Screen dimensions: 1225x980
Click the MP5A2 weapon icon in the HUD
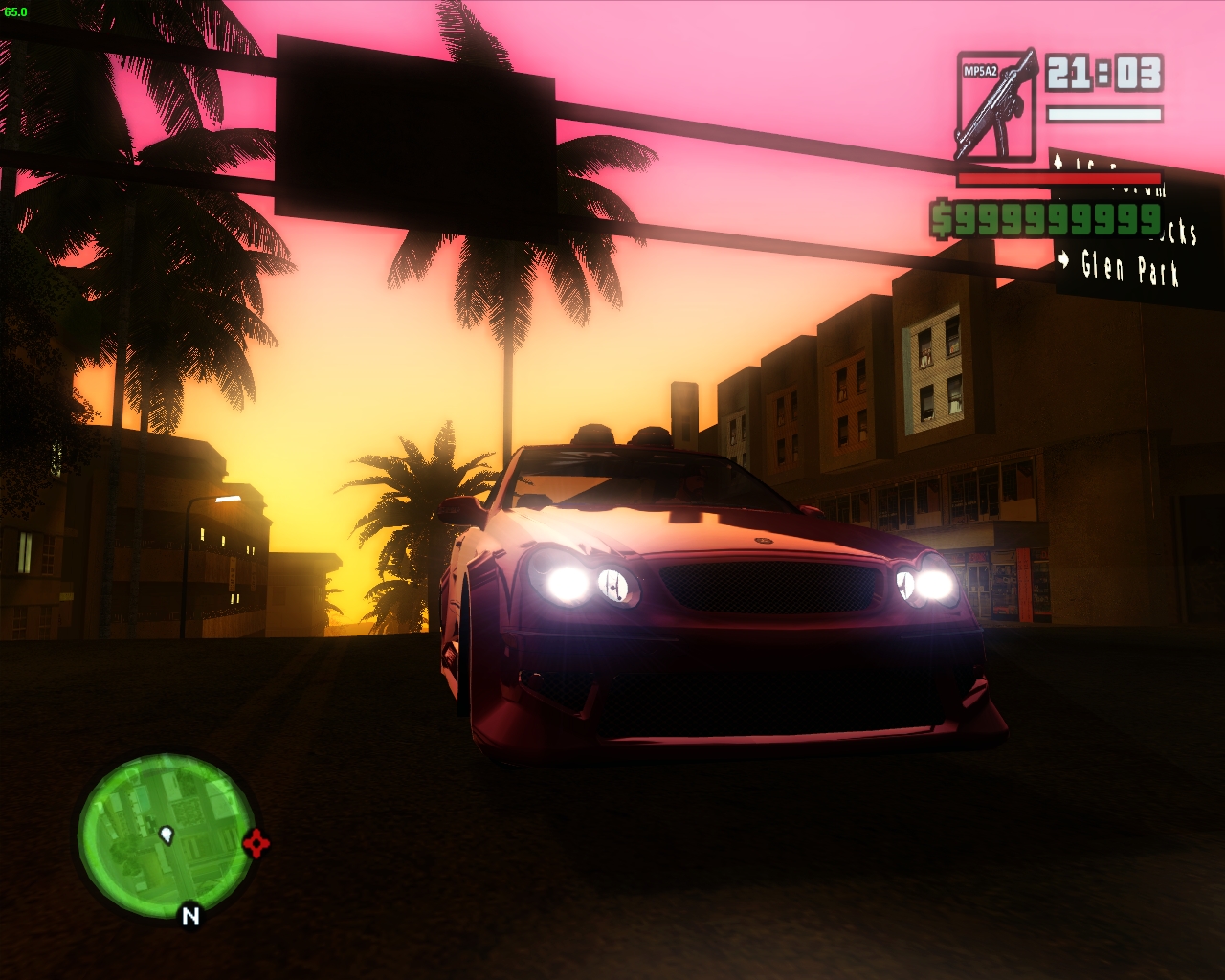point(998,103)
